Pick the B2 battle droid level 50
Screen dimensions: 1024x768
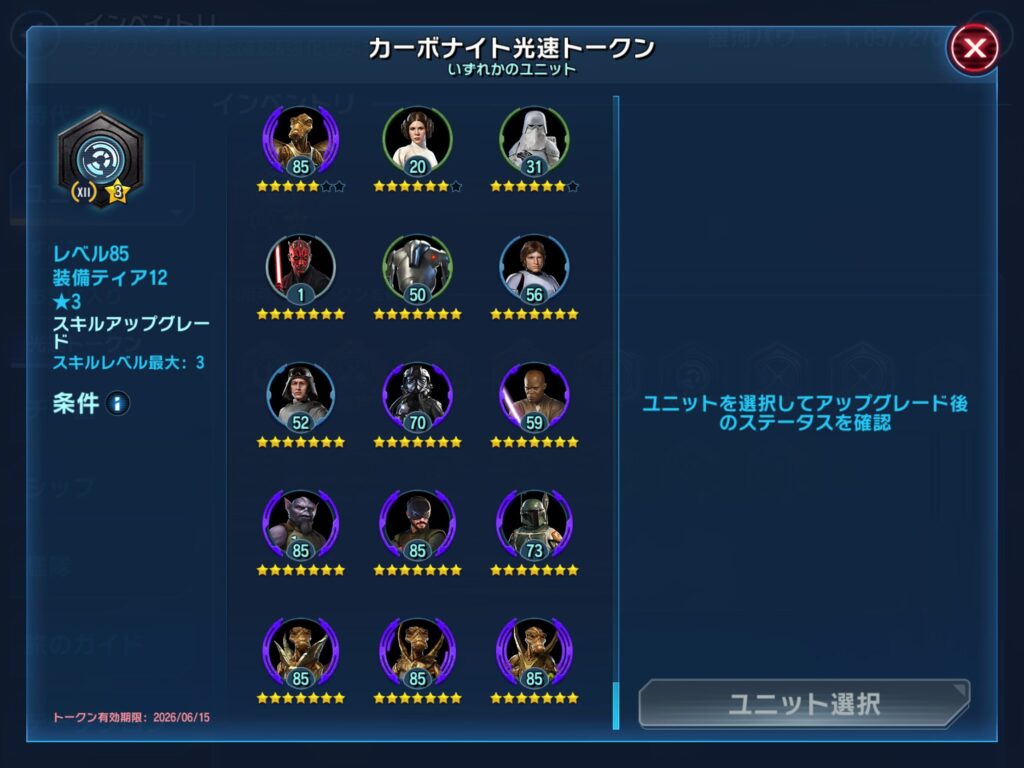[417, 268]
